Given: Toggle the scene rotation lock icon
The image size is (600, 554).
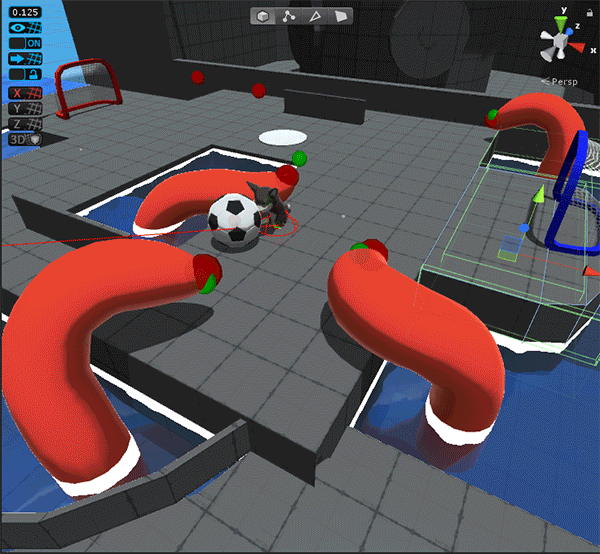Looking at the screenshot, I should 590,13.
